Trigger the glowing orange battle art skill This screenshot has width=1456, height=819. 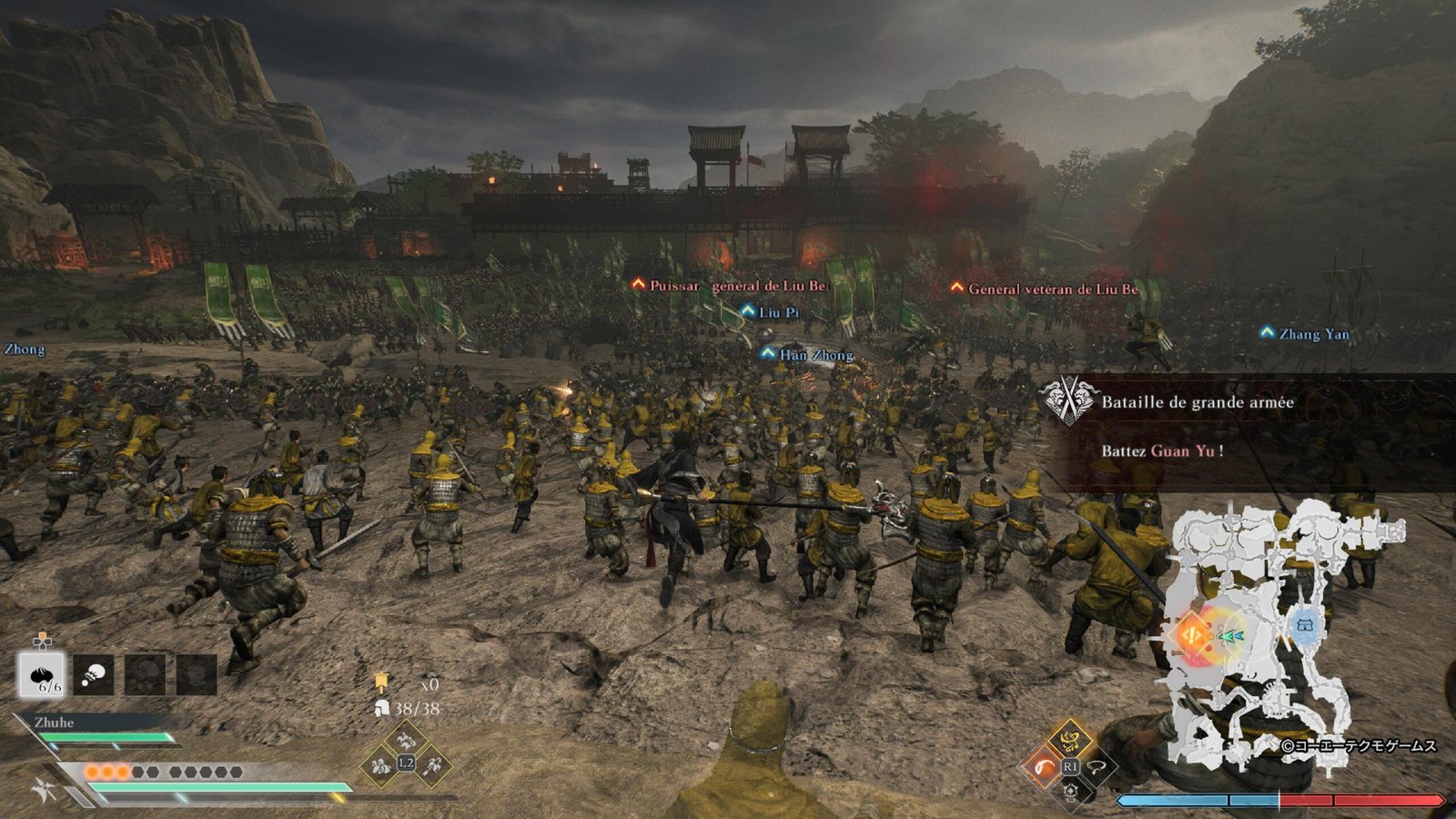tap(1045, 766)
